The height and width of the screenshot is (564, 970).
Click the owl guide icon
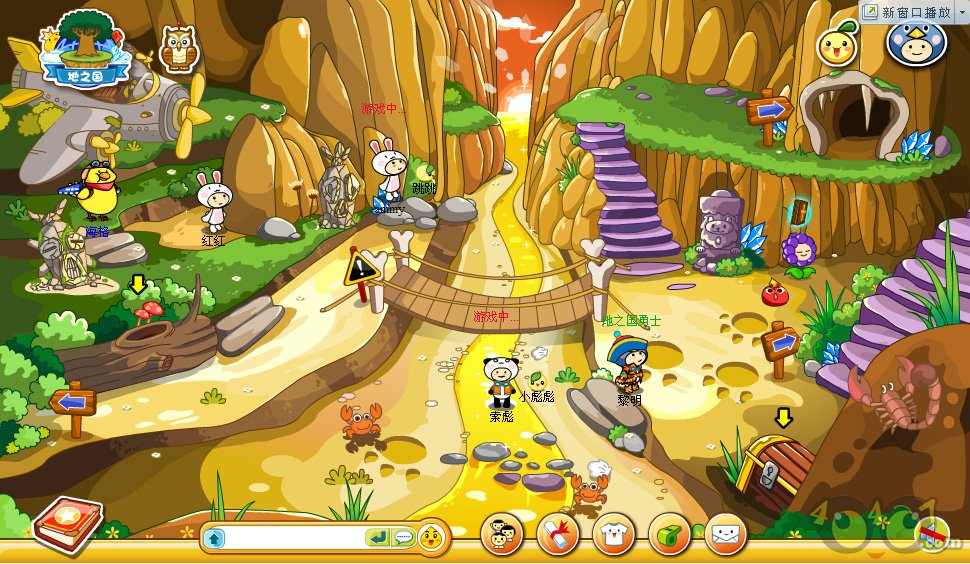176,48
